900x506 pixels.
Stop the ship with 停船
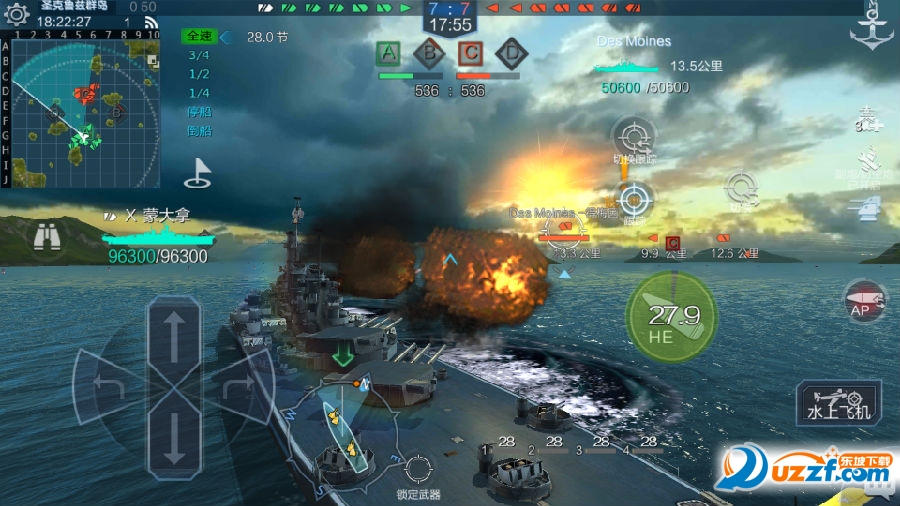(198, 112)
